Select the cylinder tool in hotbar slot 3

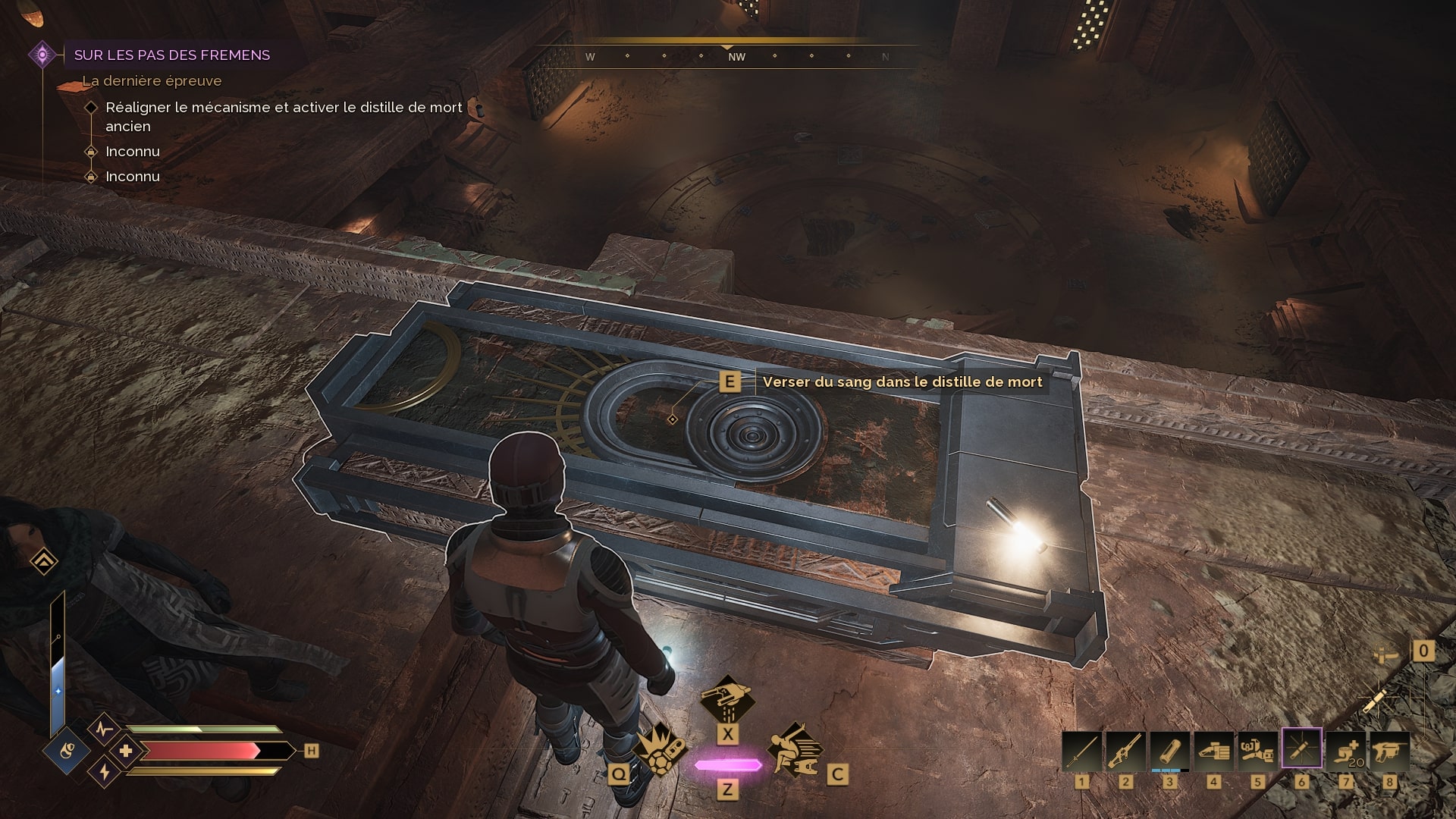1169,751
